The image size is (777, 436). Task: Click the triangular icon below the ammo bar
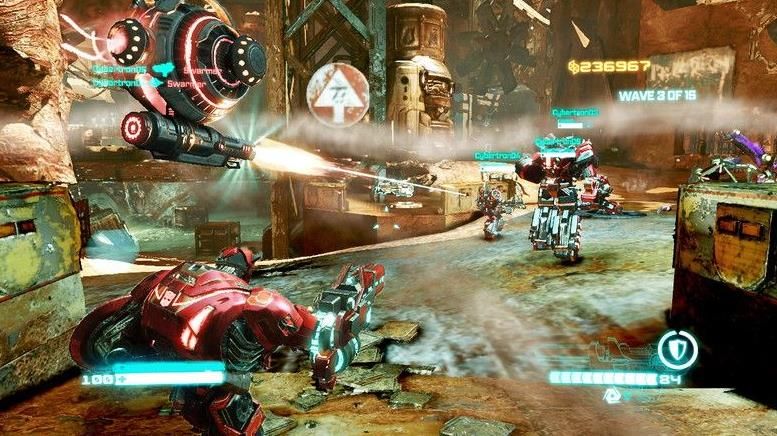(x=611, y=396)
